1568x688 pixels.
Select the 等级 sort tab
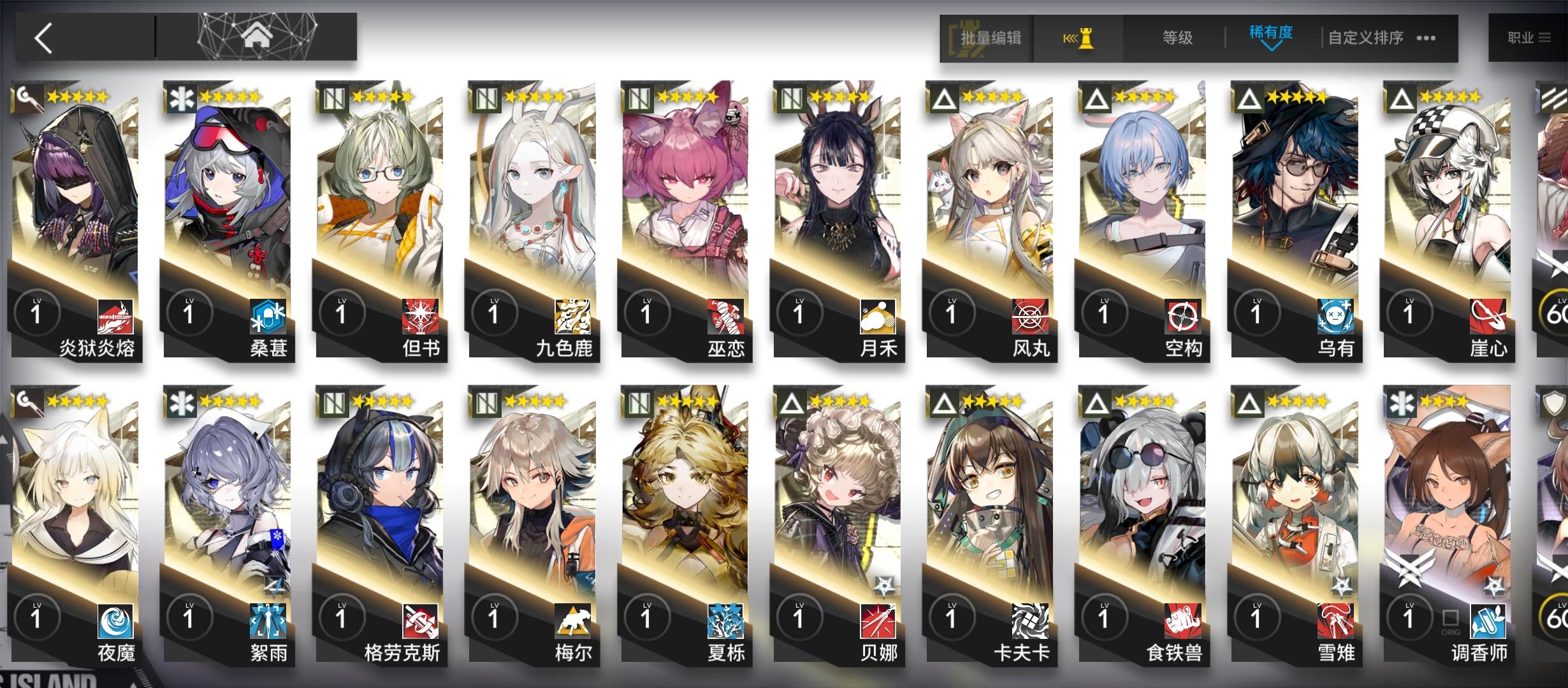(x=1176, y=38)
